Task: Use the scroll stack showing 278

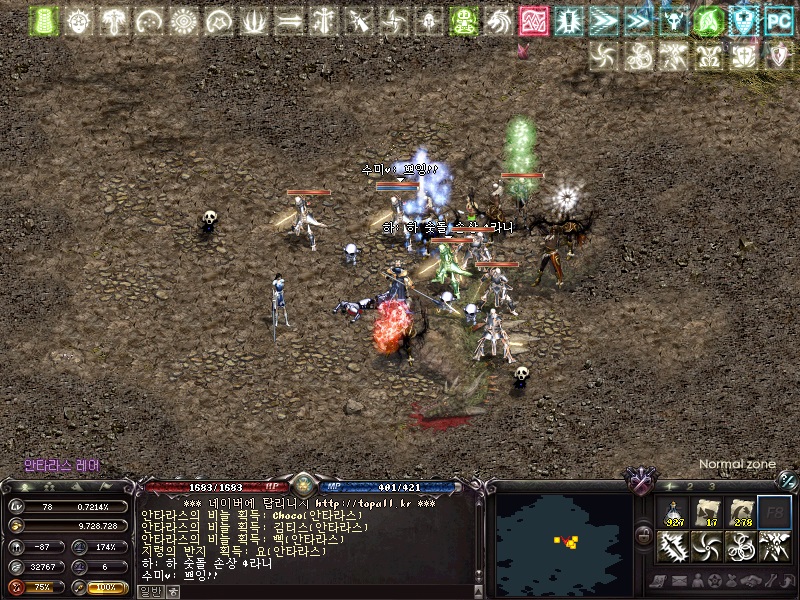Action: [x=740, y=513]
